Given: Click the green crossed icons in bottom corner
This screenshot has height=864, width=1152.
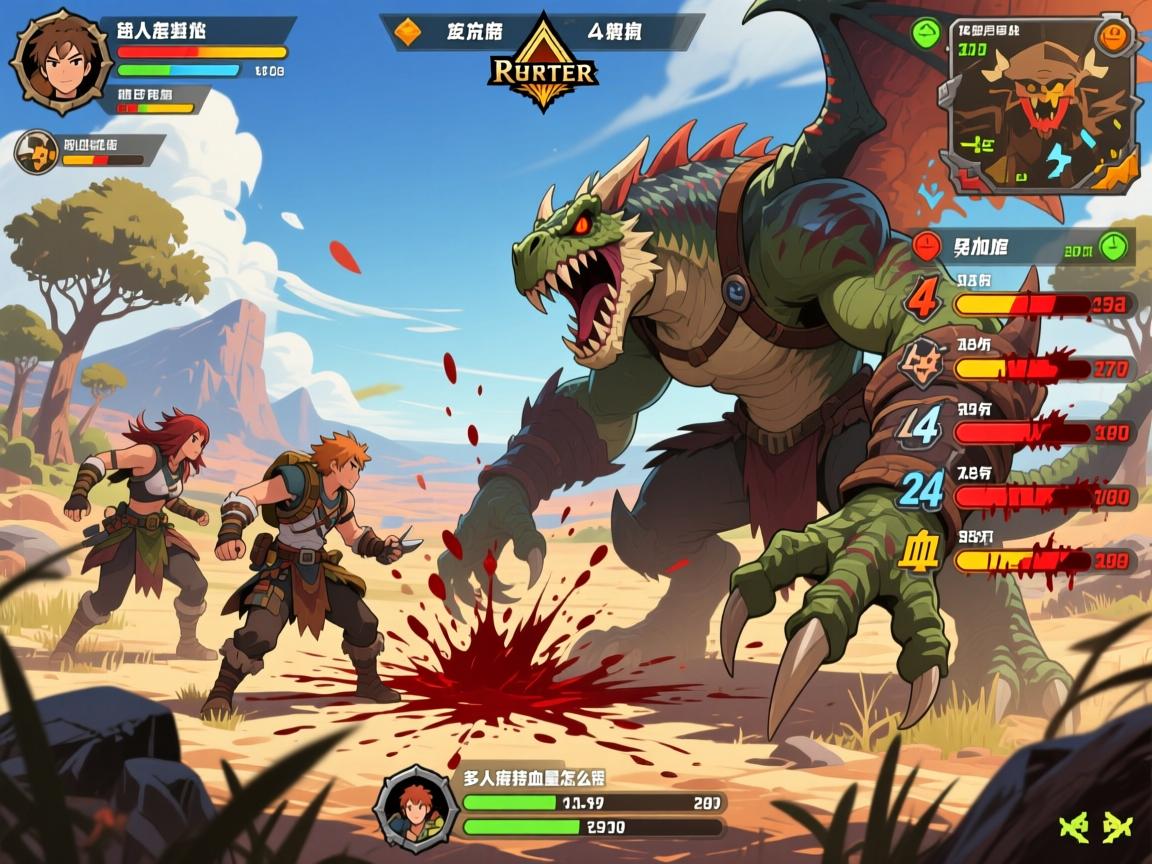Looking at the screenshot, I should pyautogui.click(x=1097, y=827).
